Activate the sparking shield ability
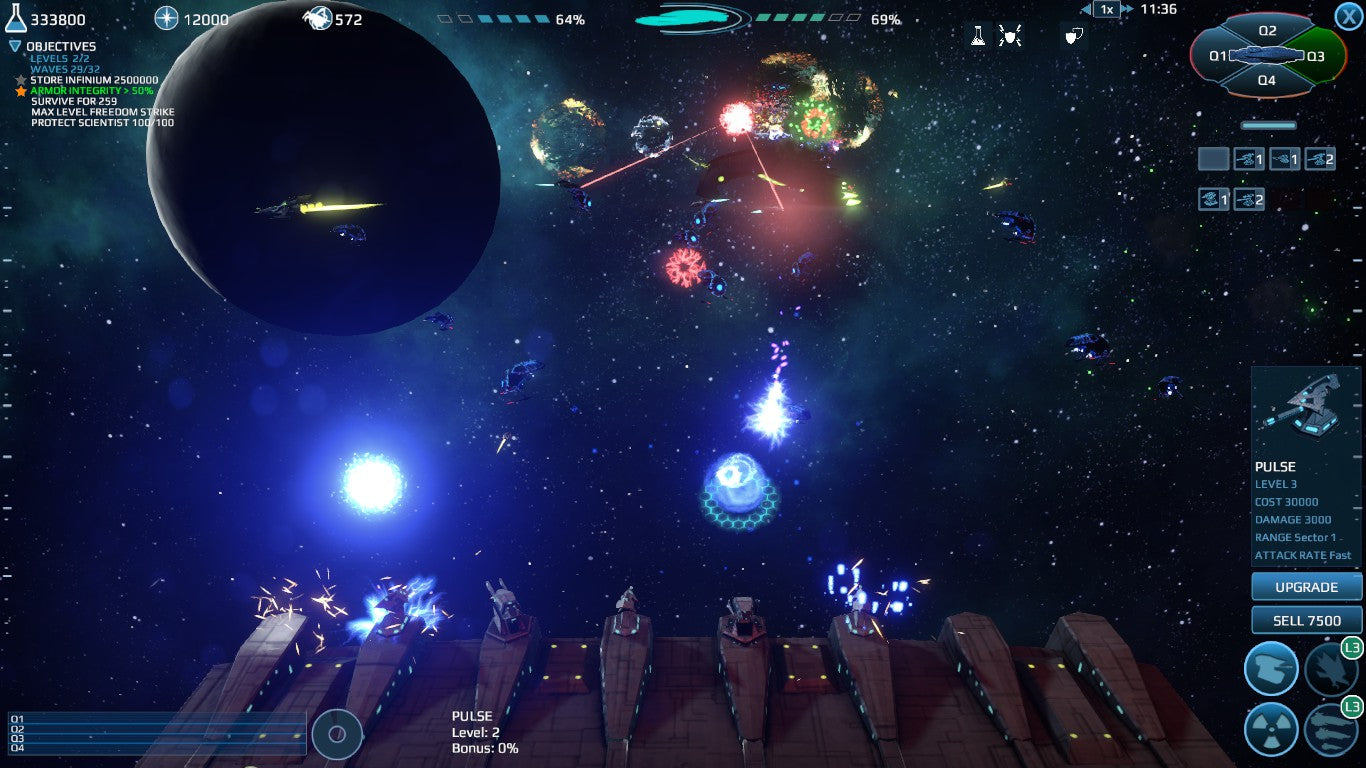Image resolution: width=1366 pixels, height=768 pixels. [1010, 37]
